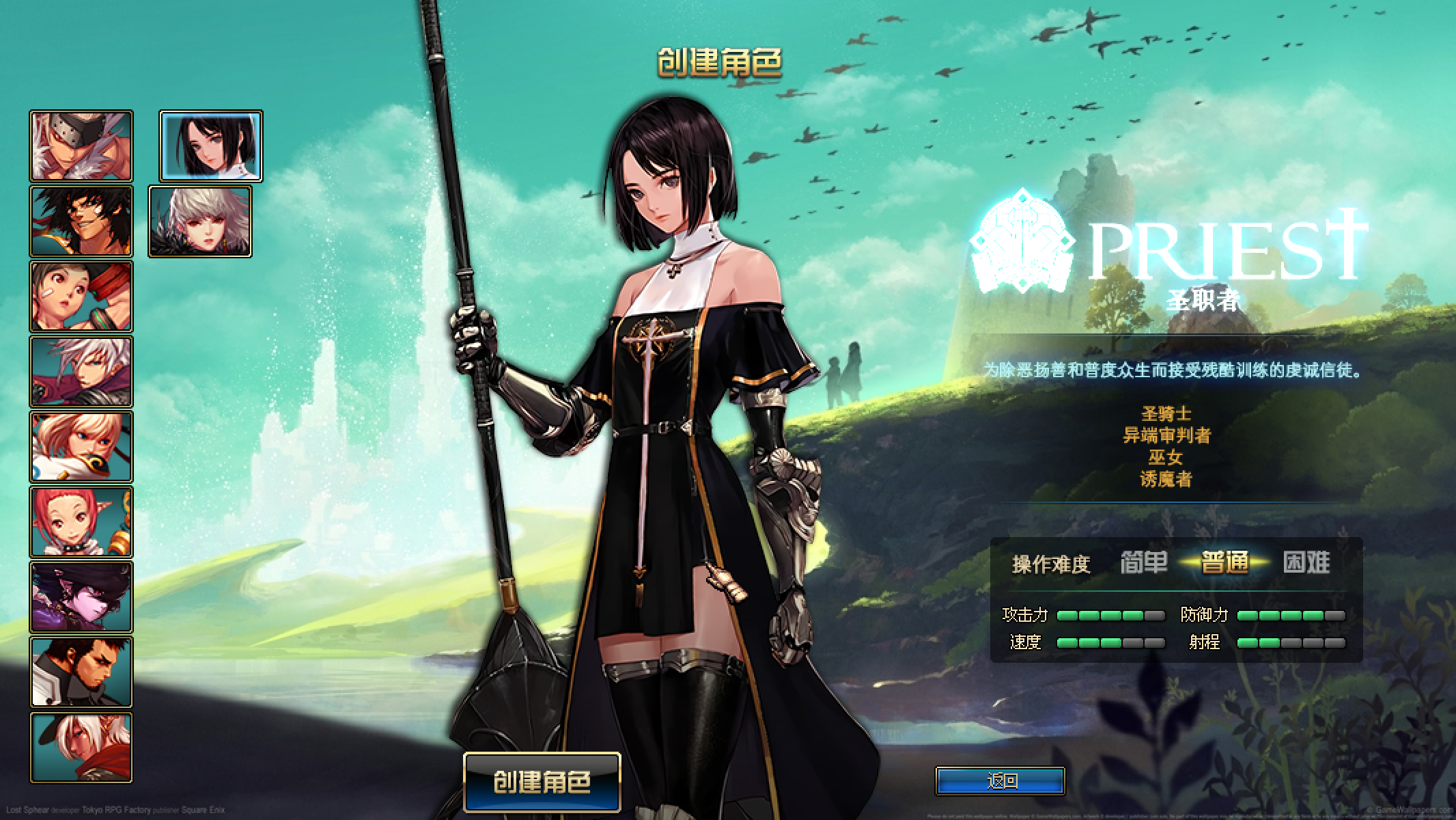Select the black-haired female Priest avatar thumbnail
1456x820 pixels.
210,145
